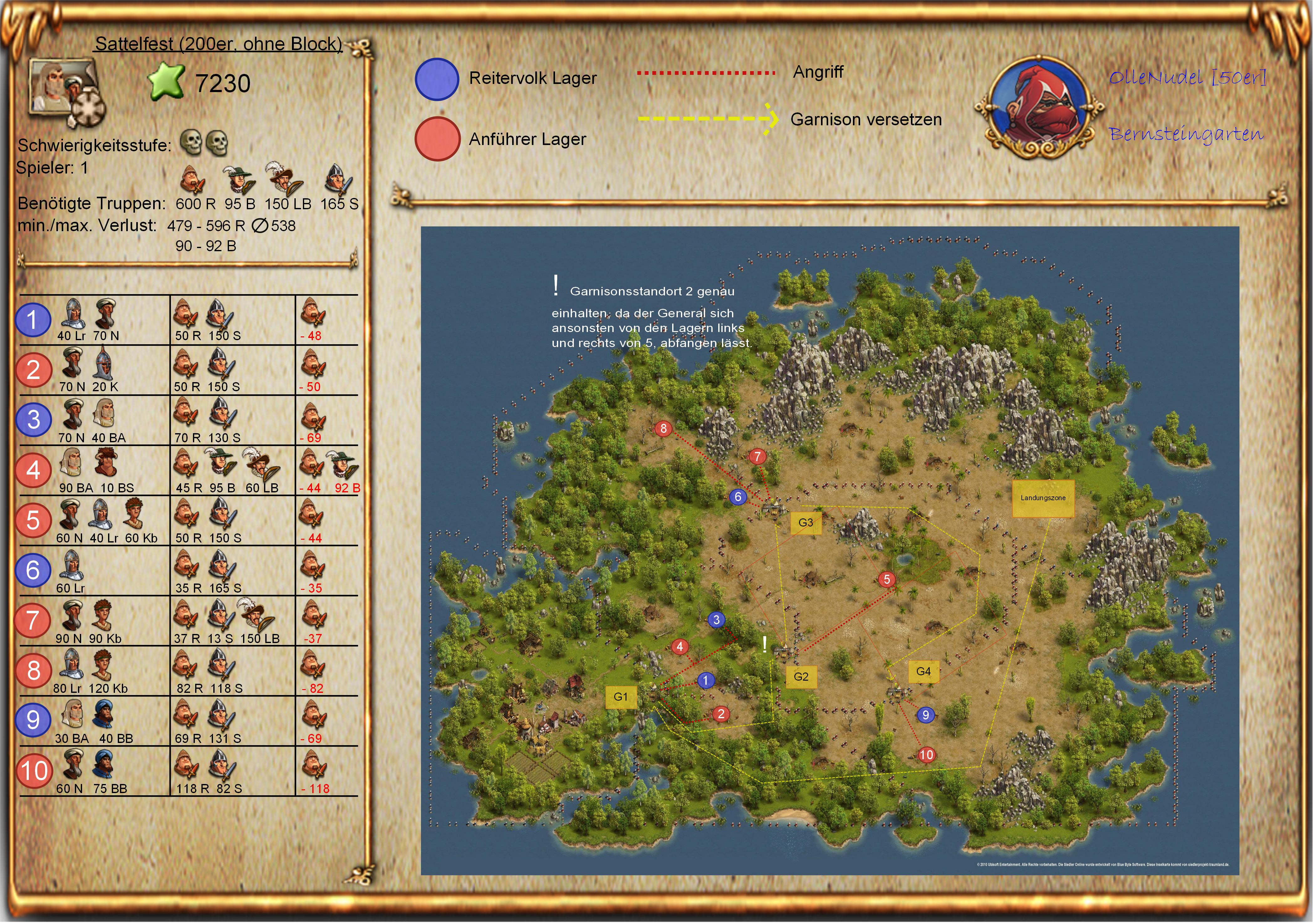1314x924 pixels.
Task: Click the yellow Landungszone label
Action: click(1043, 498)
